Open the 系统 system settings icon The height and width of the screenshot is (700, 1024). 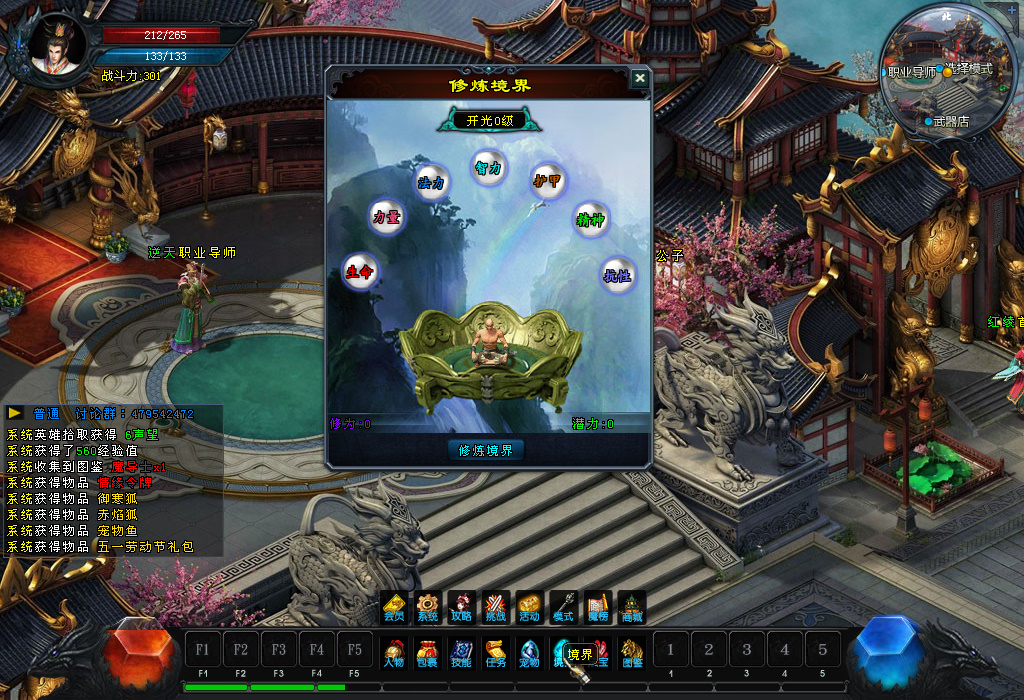(x=428, y=608)
